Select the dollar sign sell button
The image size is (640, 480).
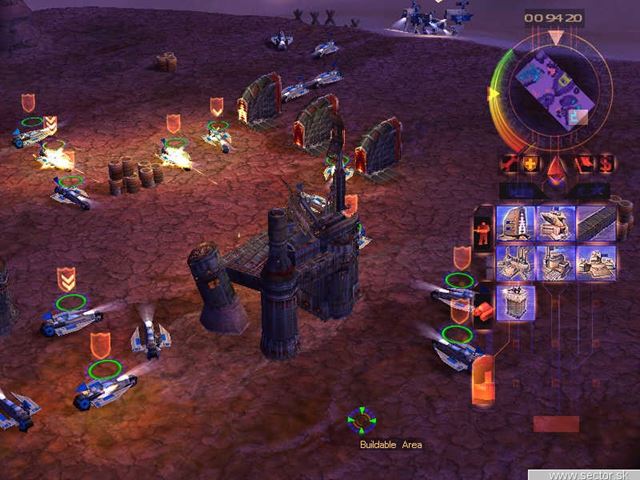[606, 163]
